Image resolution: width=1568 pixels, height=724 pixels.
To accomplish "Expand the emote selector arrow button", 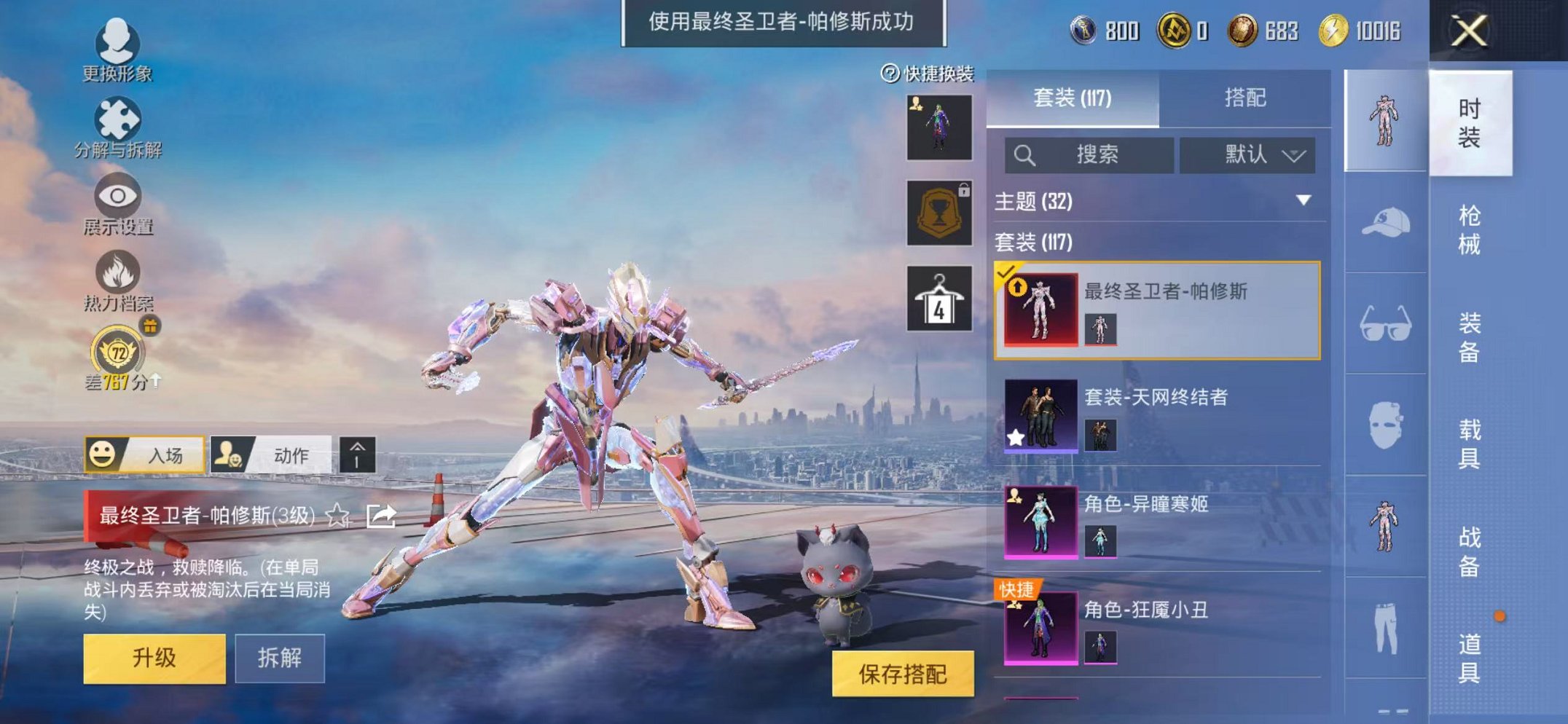I will click(x=357, y=454).
